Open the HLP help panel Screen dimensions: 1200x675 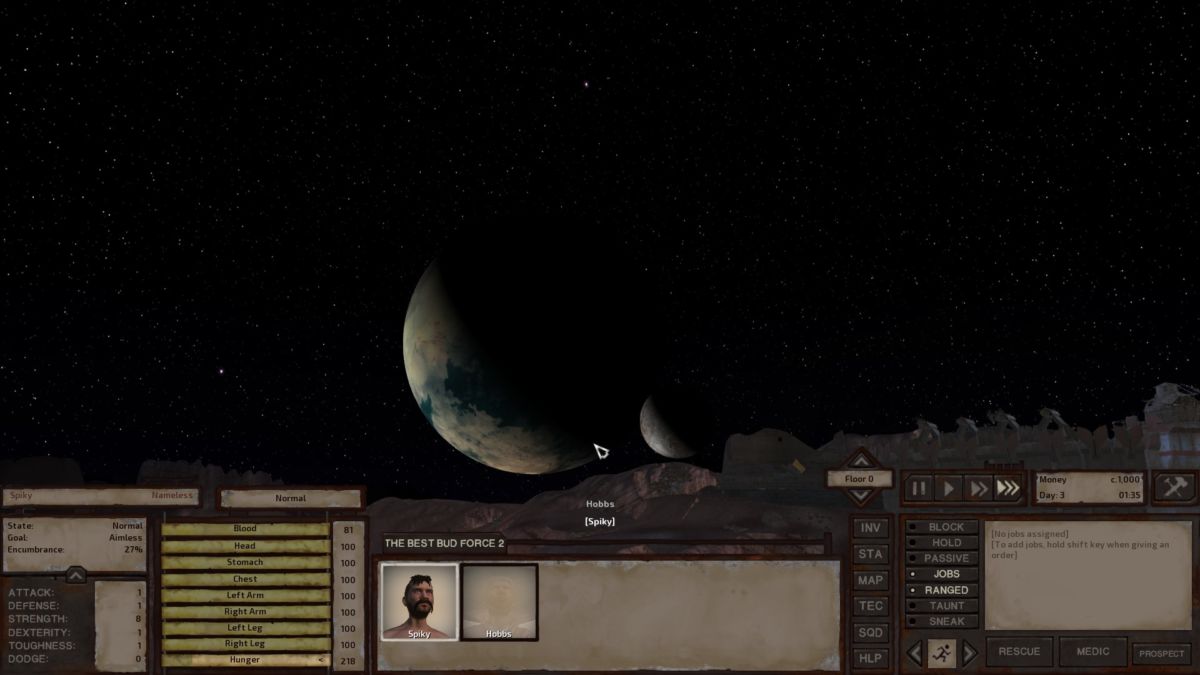pyautogui.click(x=871, y=658)
